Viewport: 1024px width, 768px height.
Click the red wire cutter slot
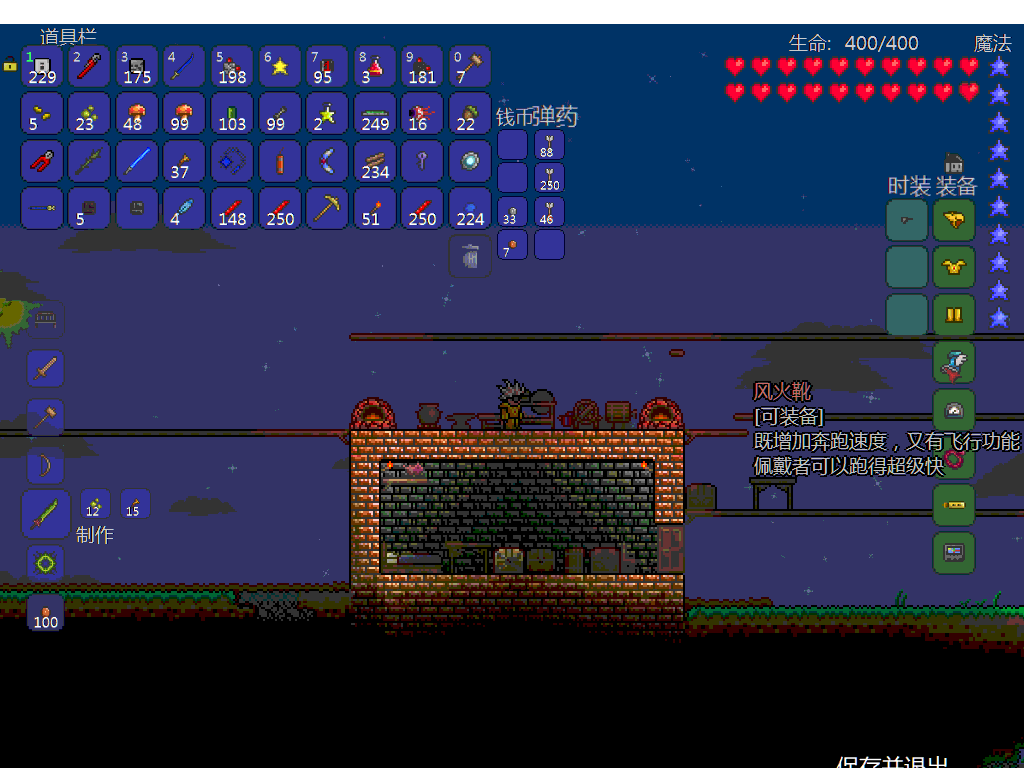[42, 161]
